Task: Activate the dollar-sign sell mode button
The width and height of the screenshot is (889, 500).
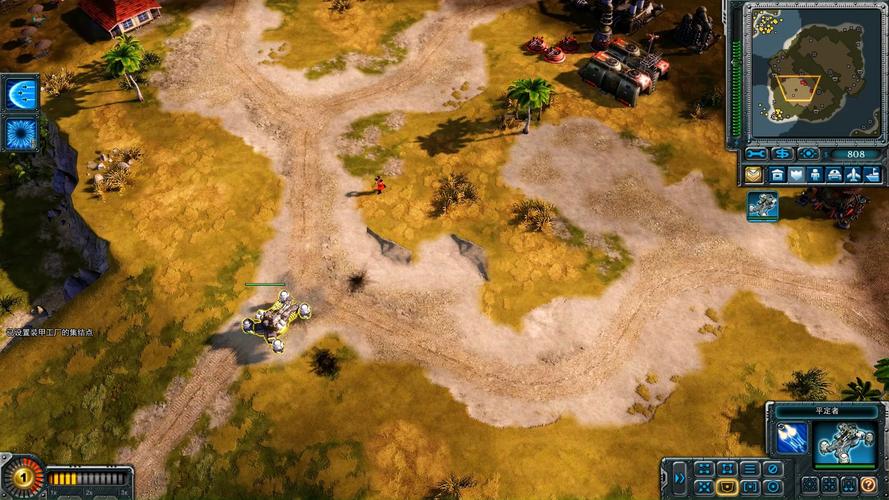Action: point(782,154)
